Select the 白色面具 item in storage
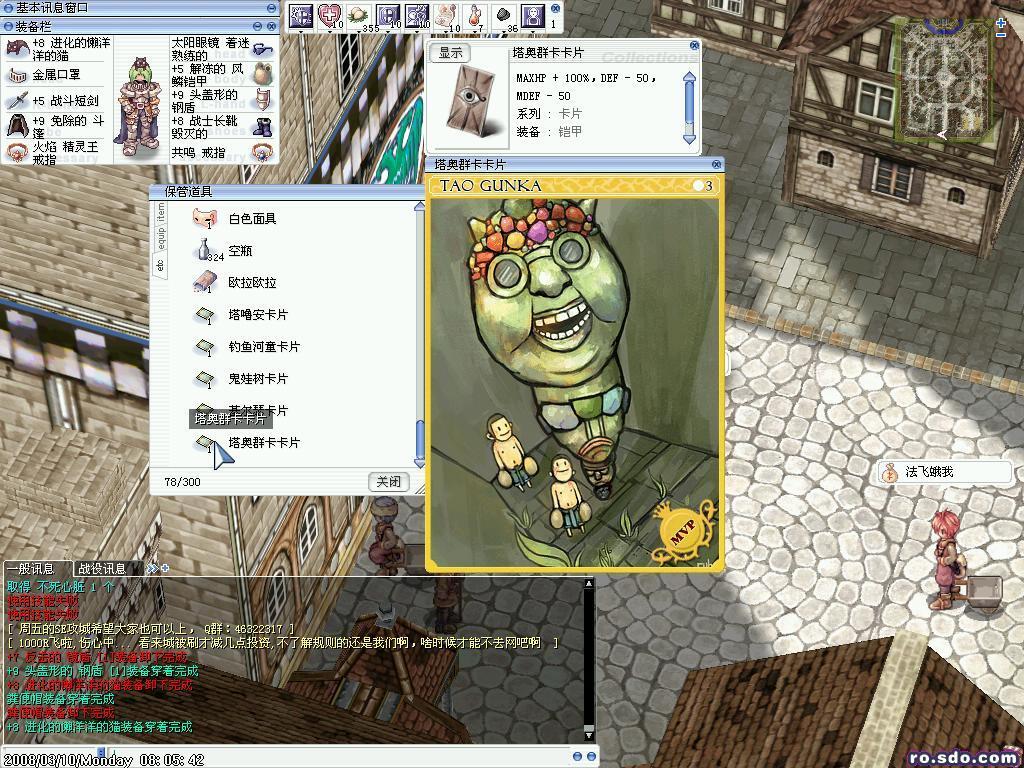The height and width of the screenshot is (768, 1024). click(x=251, y=219)
